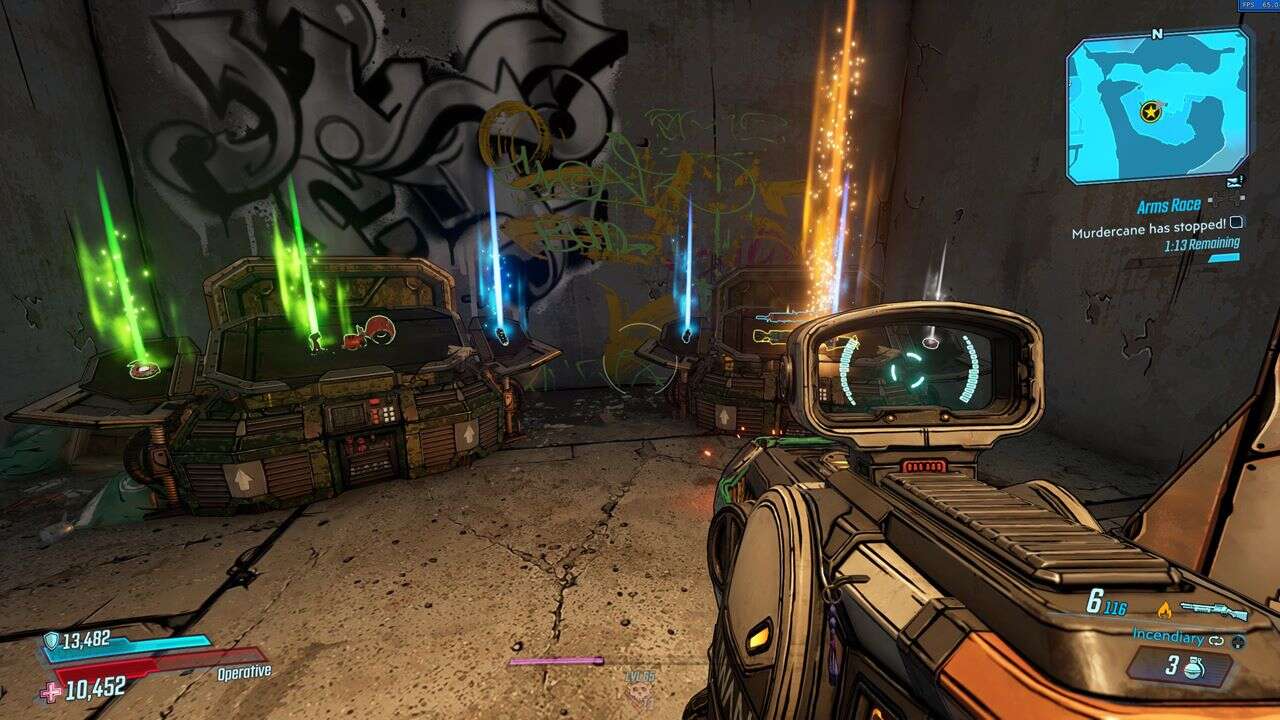This screenshot has width=1280, height=720.
Task: Click the incendiary flame icon
Action: pos(1165,611)
